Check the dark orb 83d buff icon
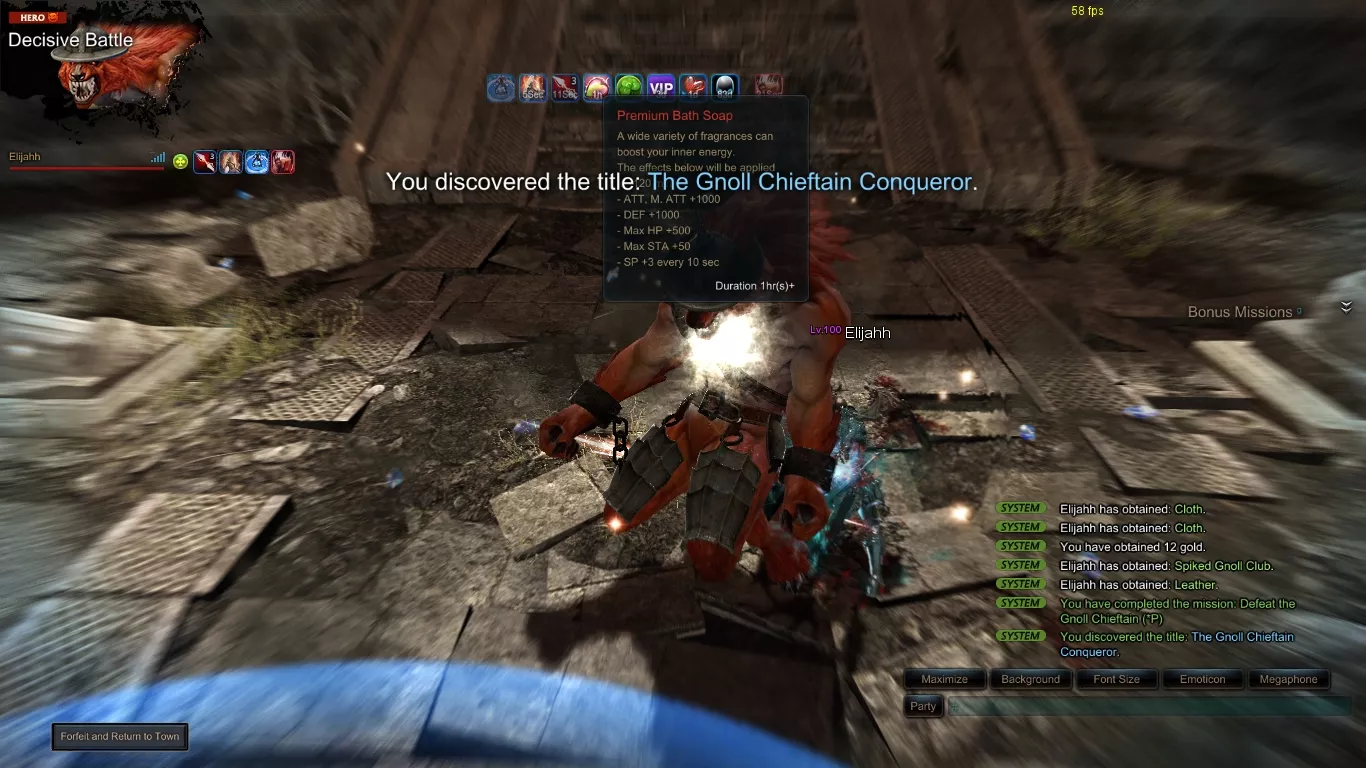 pos(725,88)
